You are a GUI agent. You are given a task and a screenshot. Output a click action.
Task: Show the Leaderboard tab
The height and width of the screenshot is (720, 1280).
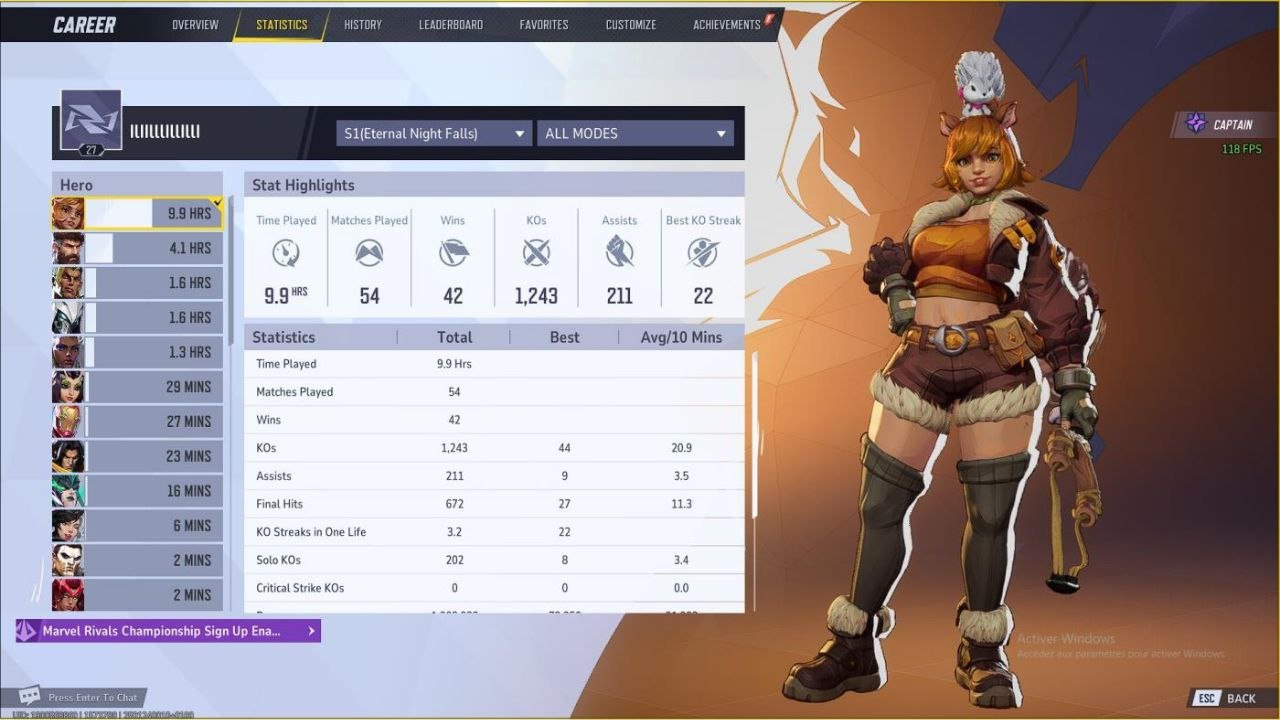(x=450, y=25)
